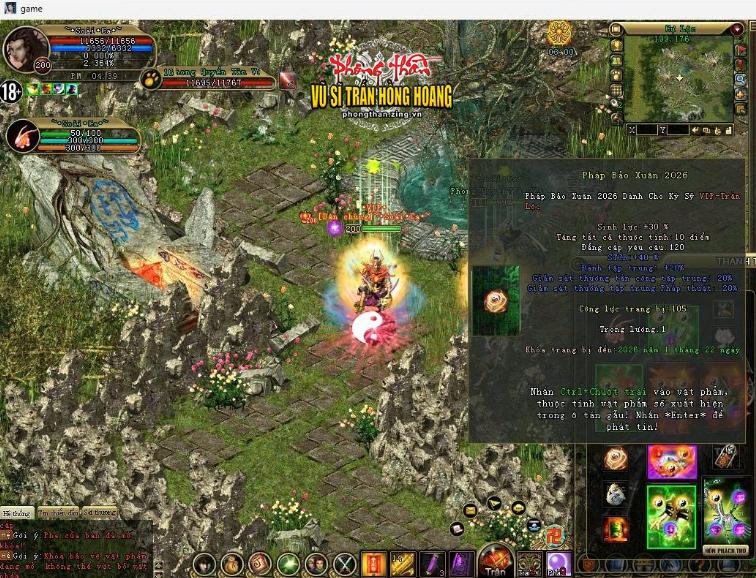Click the golden wheel icon above the timer
756x578 pixels.
click(560, 32)
